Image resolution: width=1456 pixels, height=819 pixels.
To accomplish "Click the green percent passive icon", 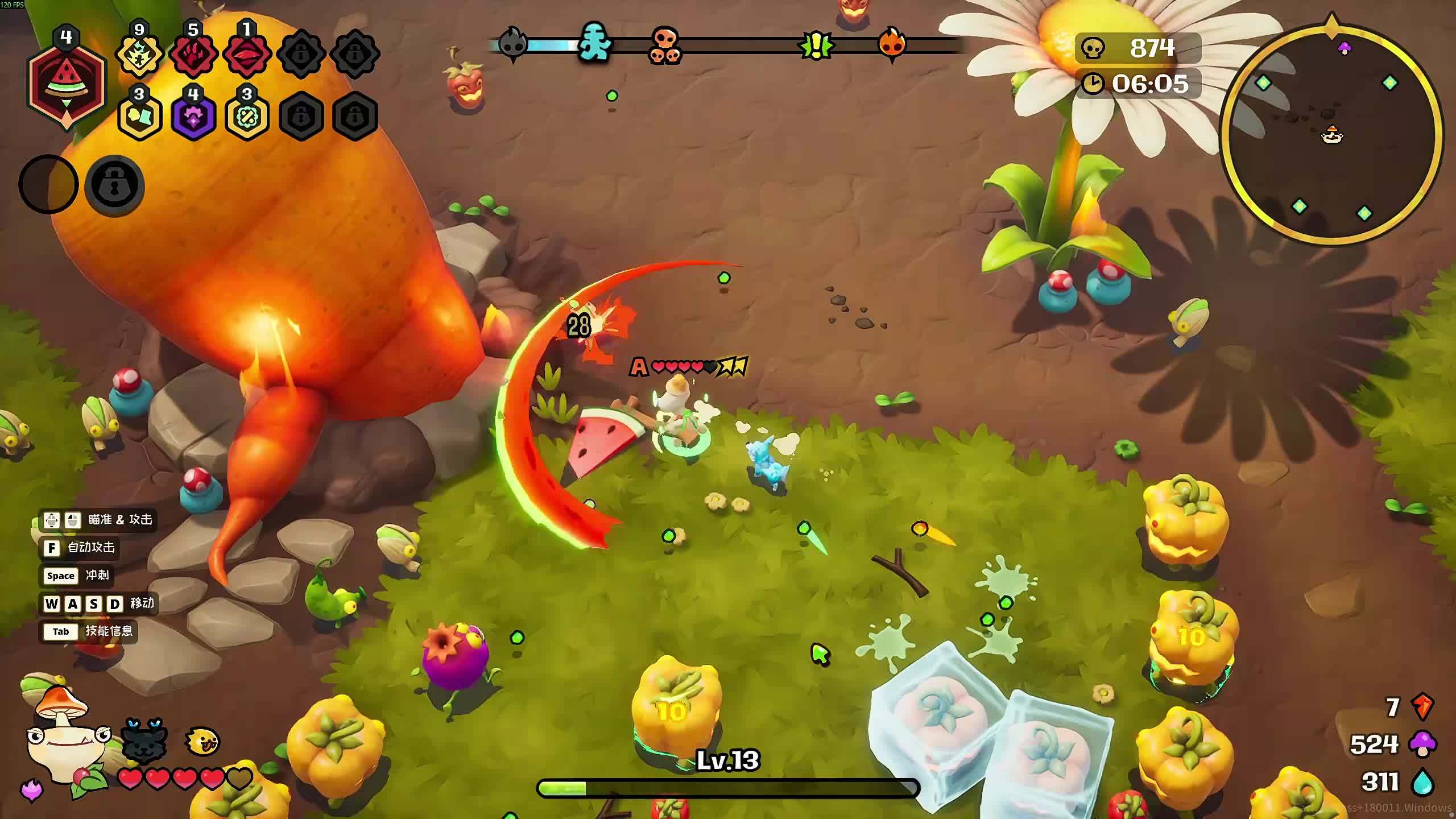I will [x=247, y=117].
